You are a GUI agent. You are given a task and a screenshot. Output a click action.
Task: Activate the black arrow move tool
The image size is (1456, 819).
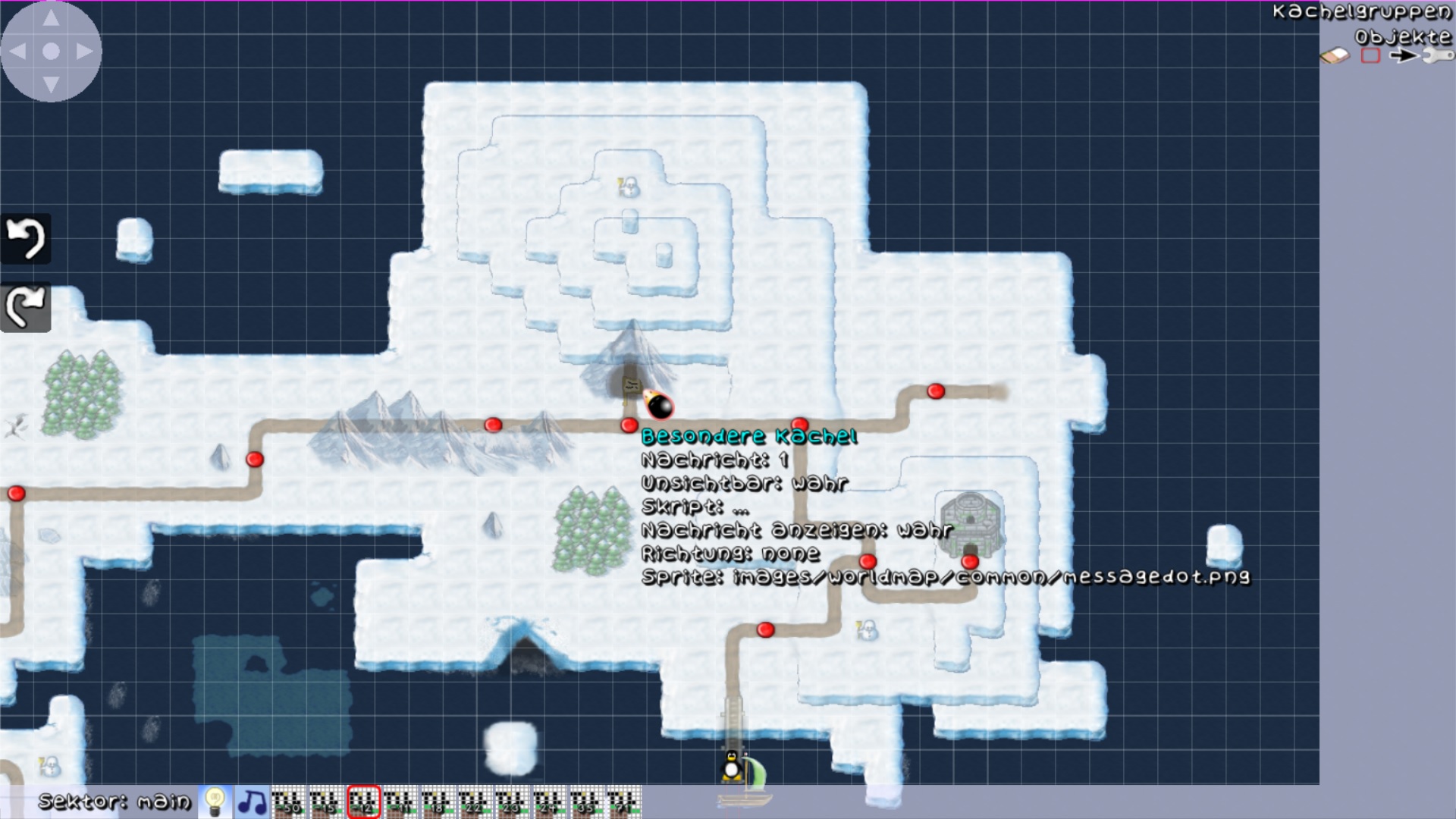click(x=1403, y=55)
